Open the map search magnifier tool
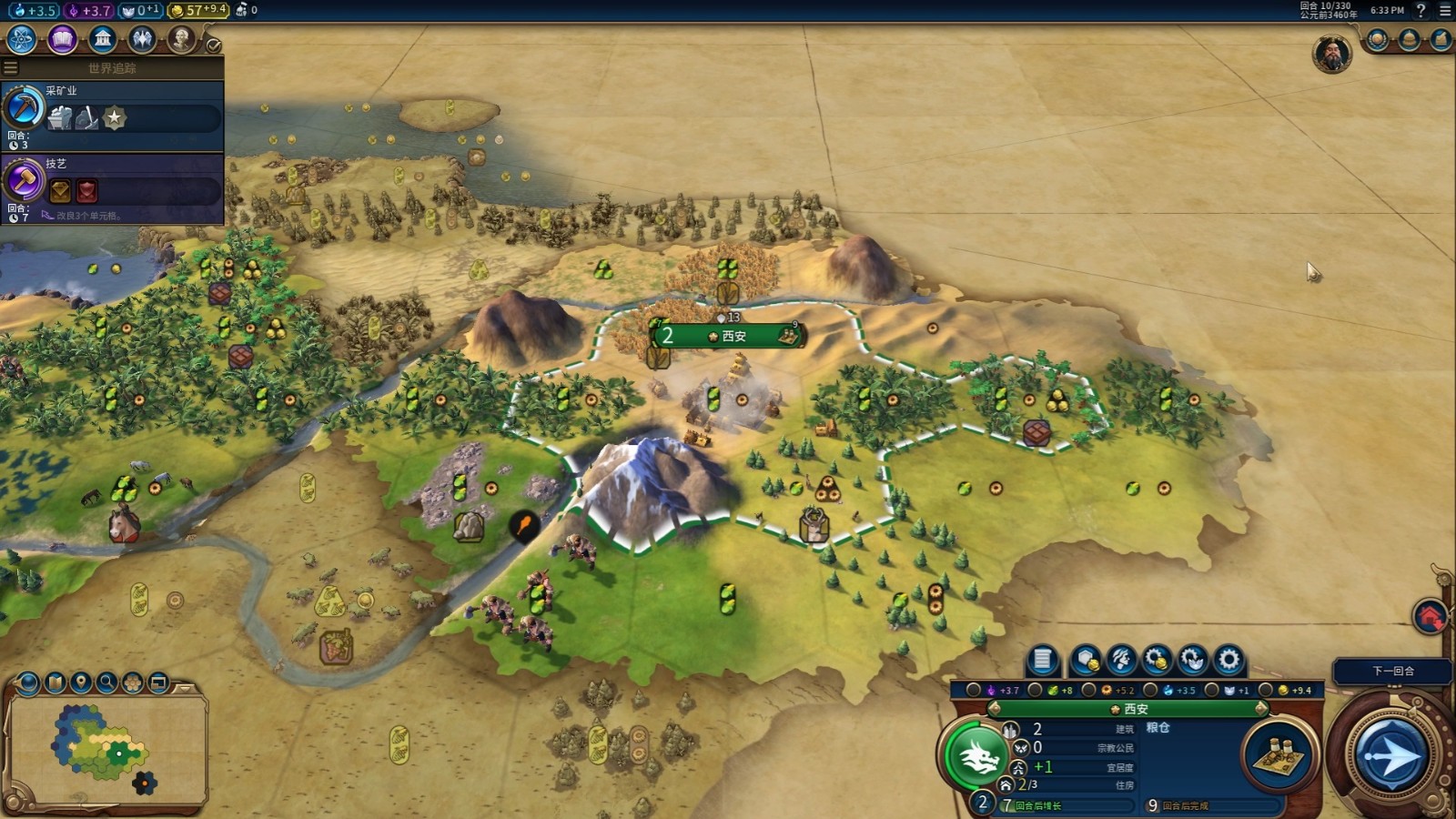Screen dimensions: 1456x819 click(106, 682)
